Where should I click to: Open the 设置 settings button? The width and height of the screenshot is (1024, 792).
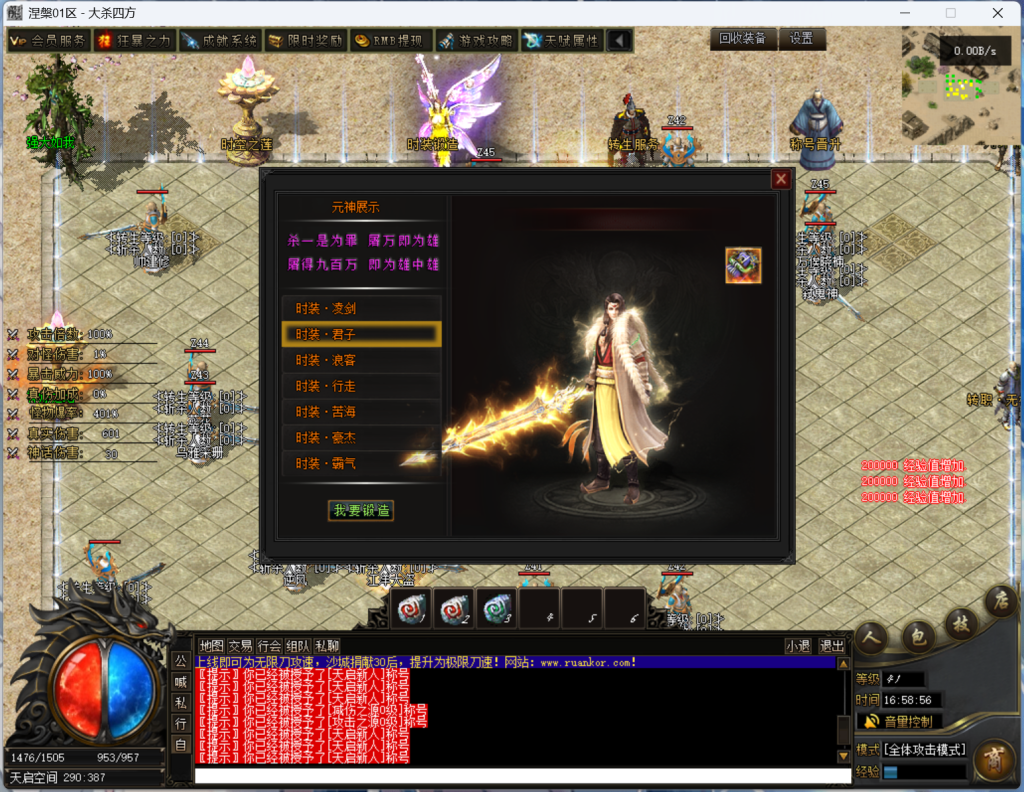(x=802, y=39)
